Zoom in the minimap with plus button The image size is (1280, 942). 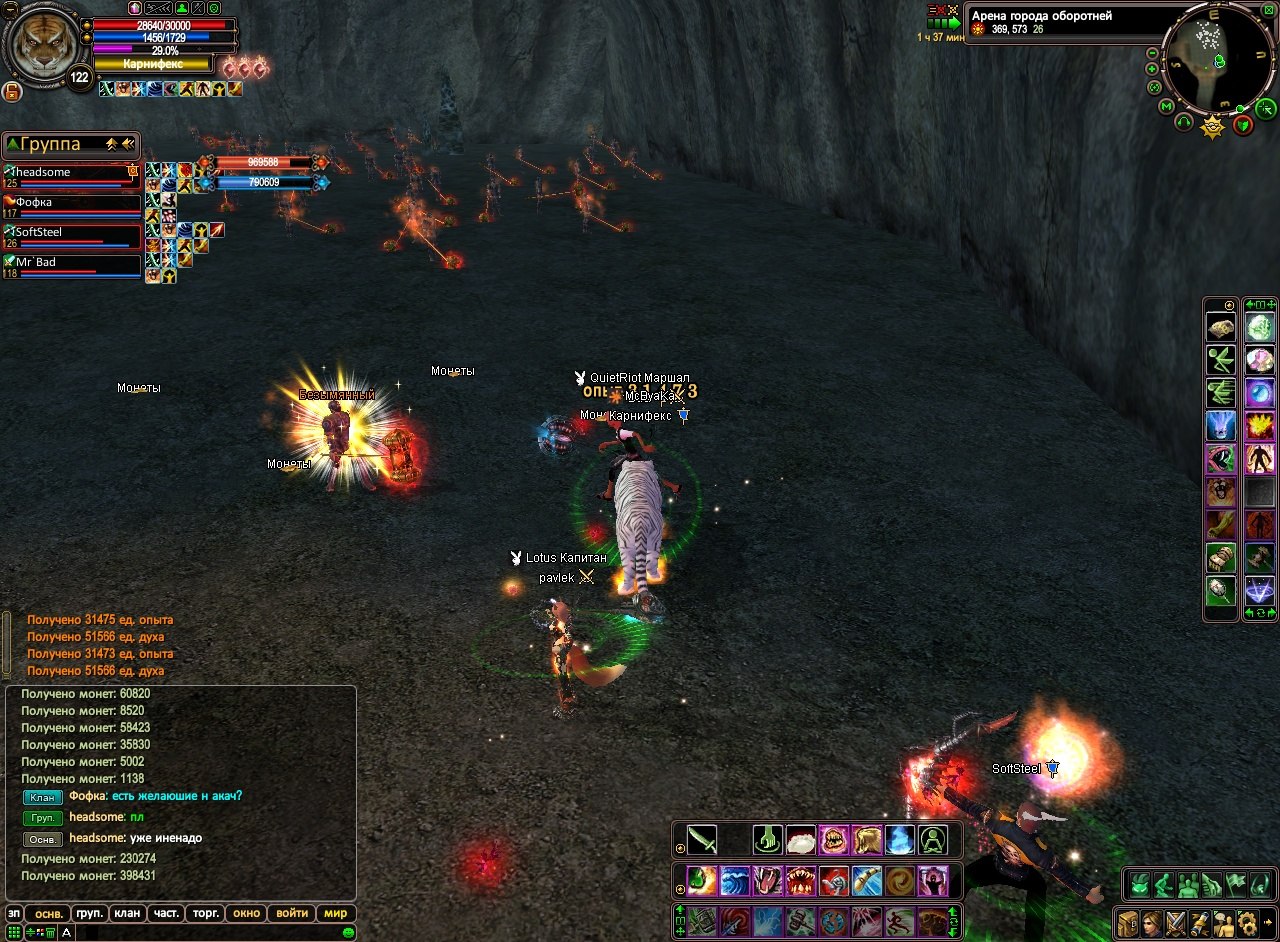[1152, 69]
